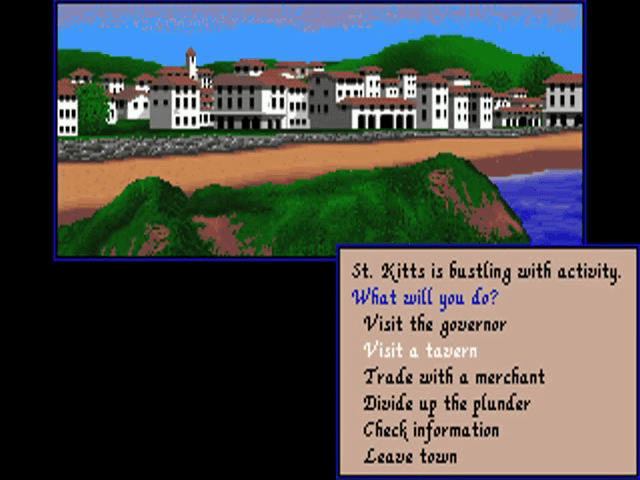Choose Visit the governor
The height and width of the screenshot is (480, 640).
pos(435,324)
